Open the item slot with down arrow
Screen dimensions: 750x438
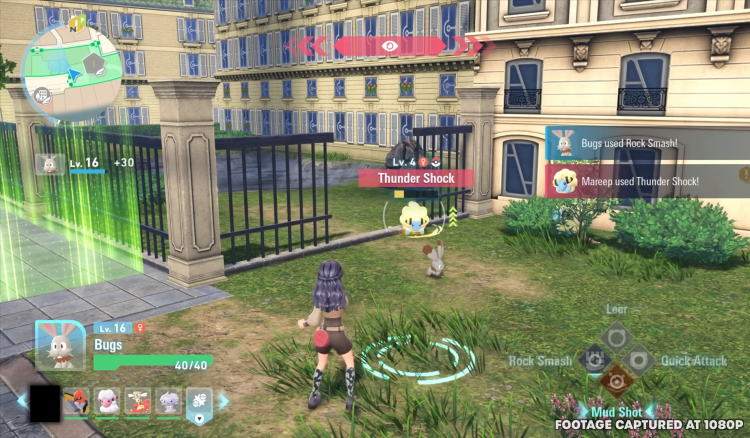pyautogui.click(x=199, y=403)
